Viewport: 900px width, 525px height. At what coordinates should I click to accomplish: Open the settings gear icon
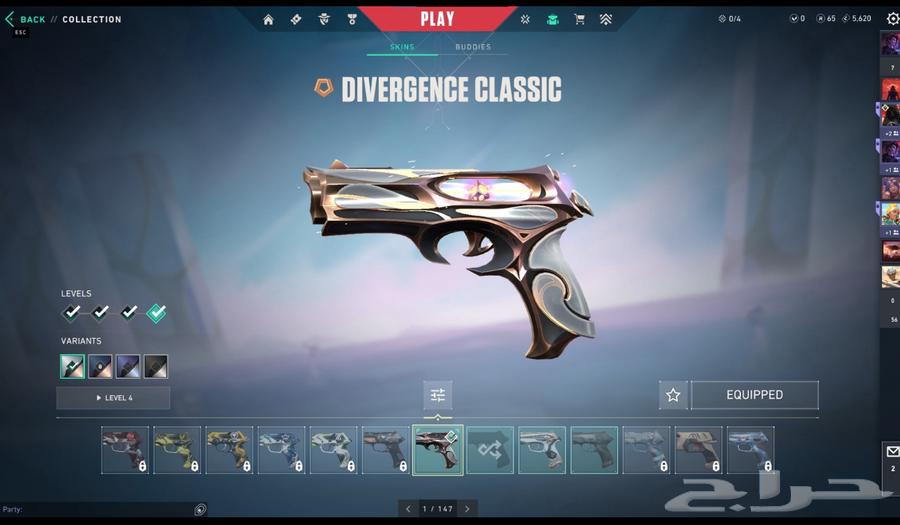tap(892, 19)
